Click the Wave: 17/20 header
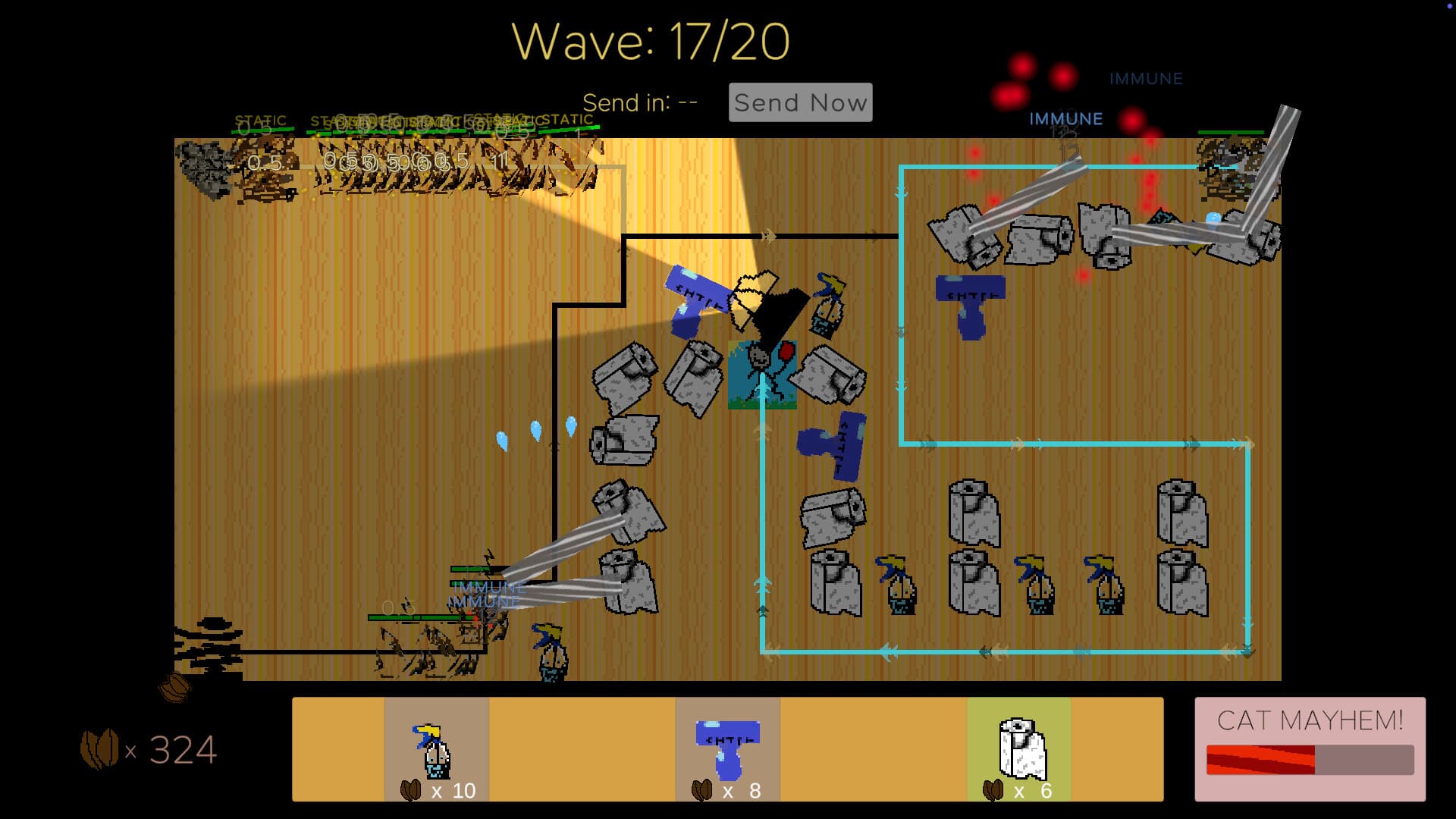 [651, 40]
